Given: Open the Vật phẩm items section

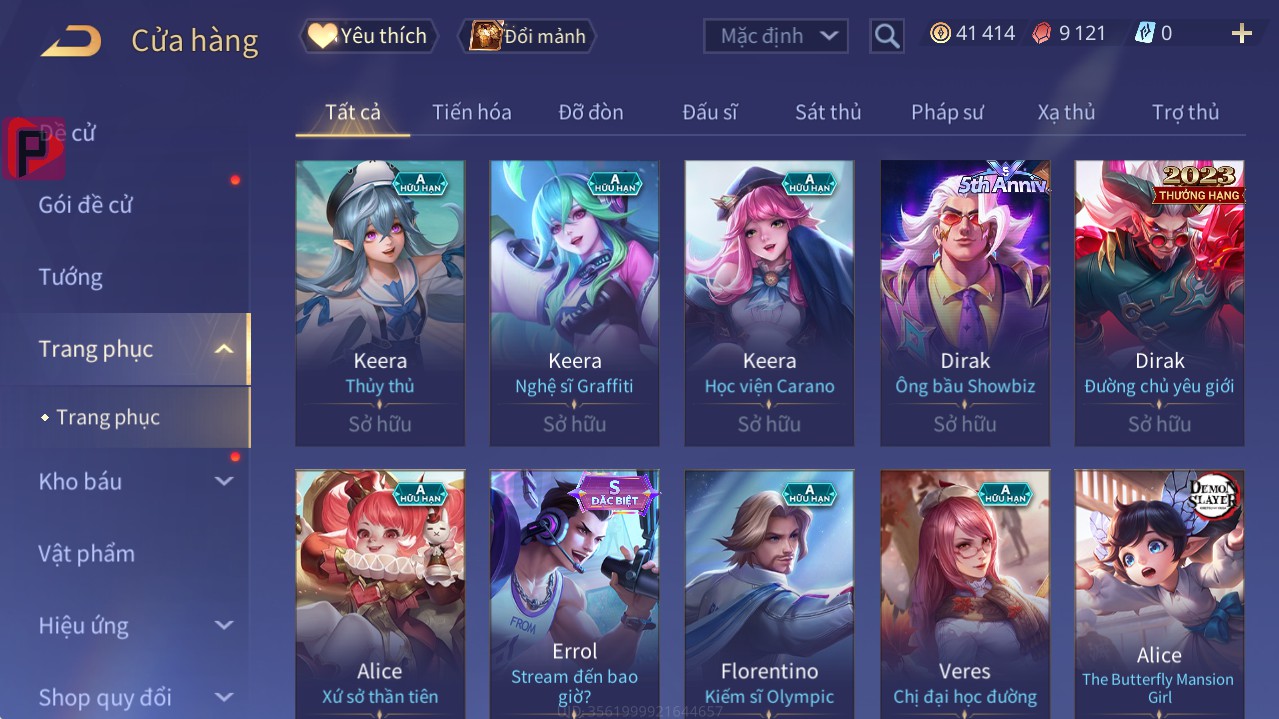Looking at the screenshot, I should click(87, 553).
